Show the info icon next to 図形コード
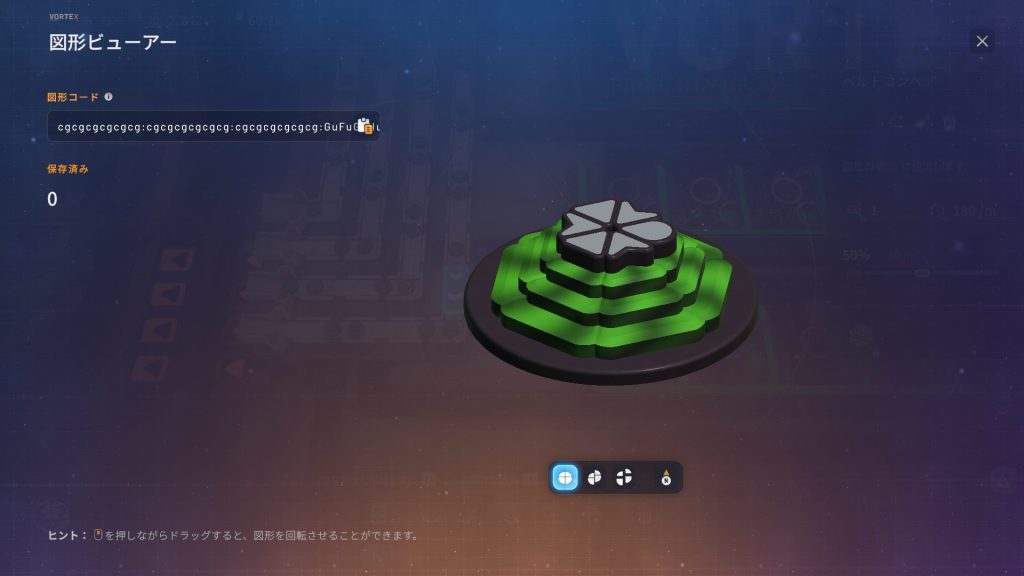This screenshot has height=576, width=1024. [108, 97]
